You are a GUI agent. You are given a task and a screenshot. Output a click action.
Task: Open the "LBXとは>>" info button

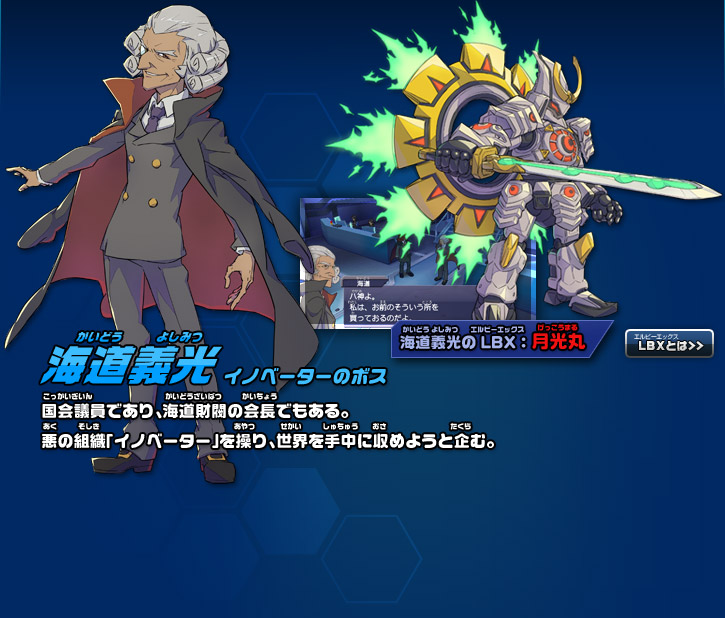pos(669,344)
